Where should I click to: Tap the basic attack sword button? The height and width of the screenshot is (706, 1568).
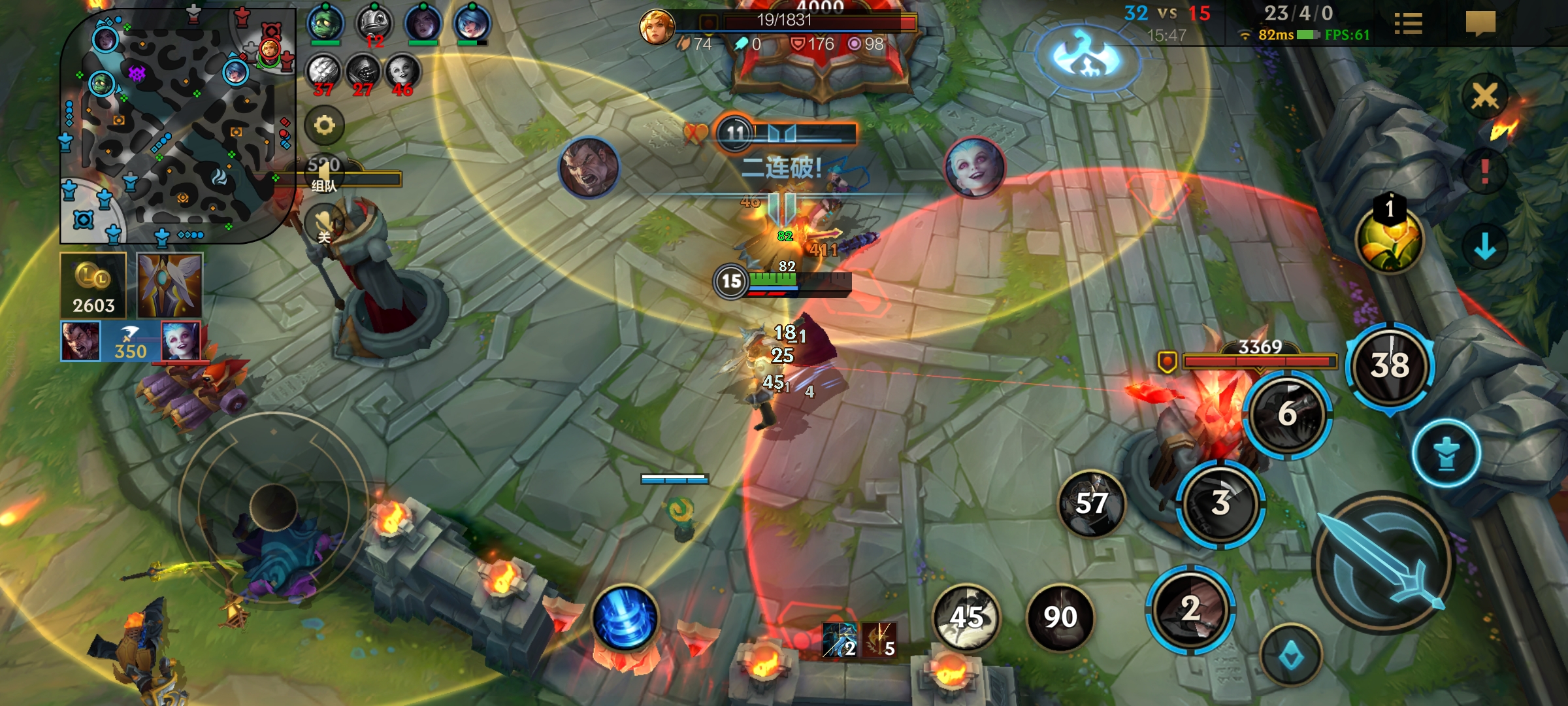pos(1383,563)
